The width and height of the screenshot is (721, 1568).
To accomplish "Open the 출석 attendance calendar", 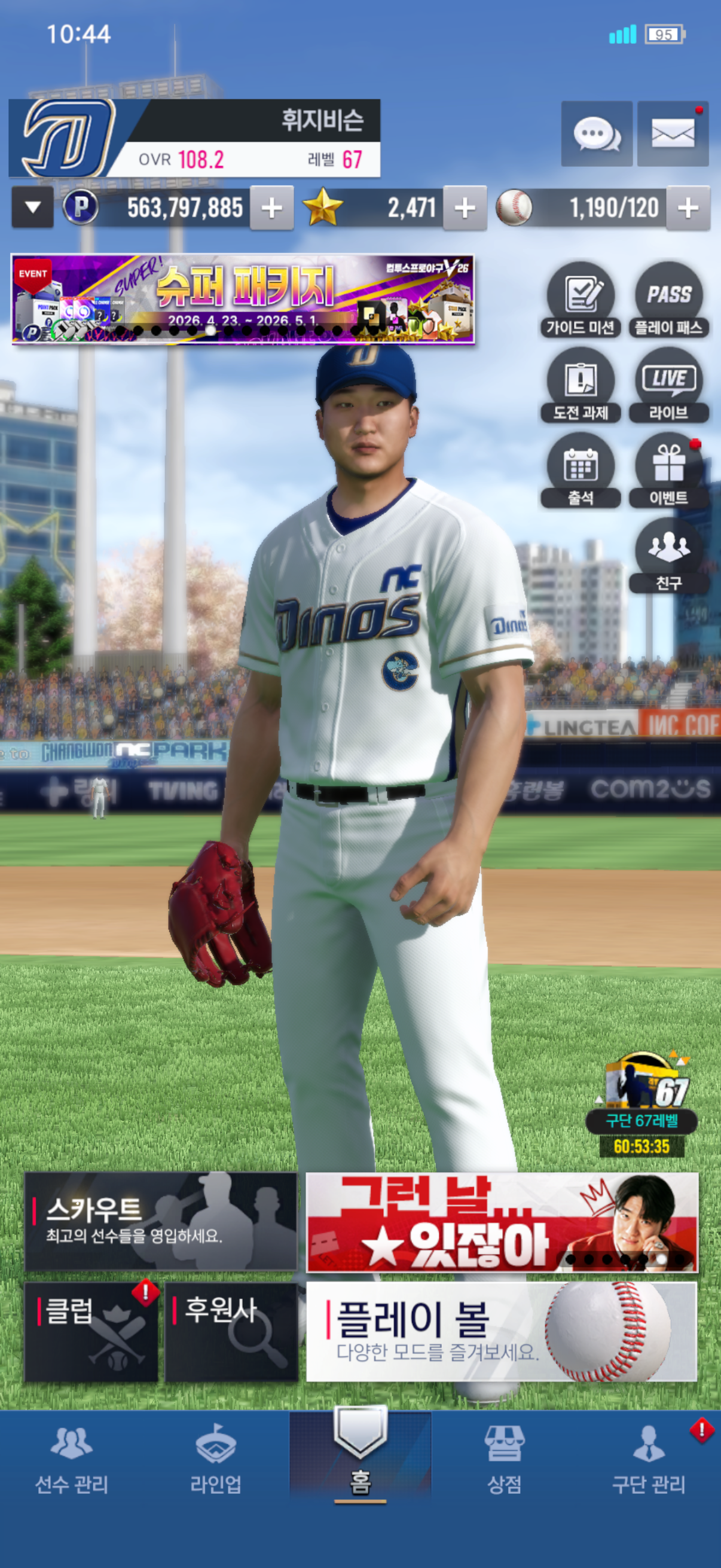I will [581, 471].
